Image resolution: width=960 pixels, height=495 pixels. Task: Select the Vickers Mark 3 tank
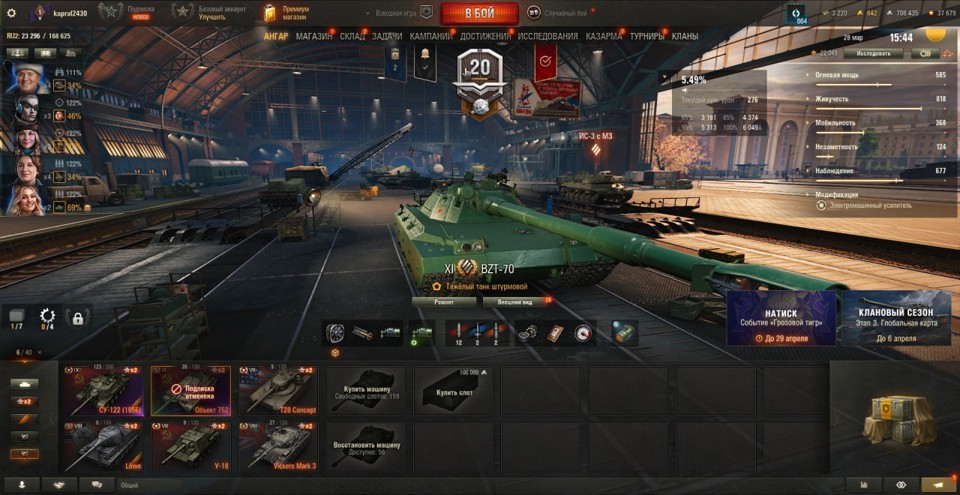click(279, 445)
